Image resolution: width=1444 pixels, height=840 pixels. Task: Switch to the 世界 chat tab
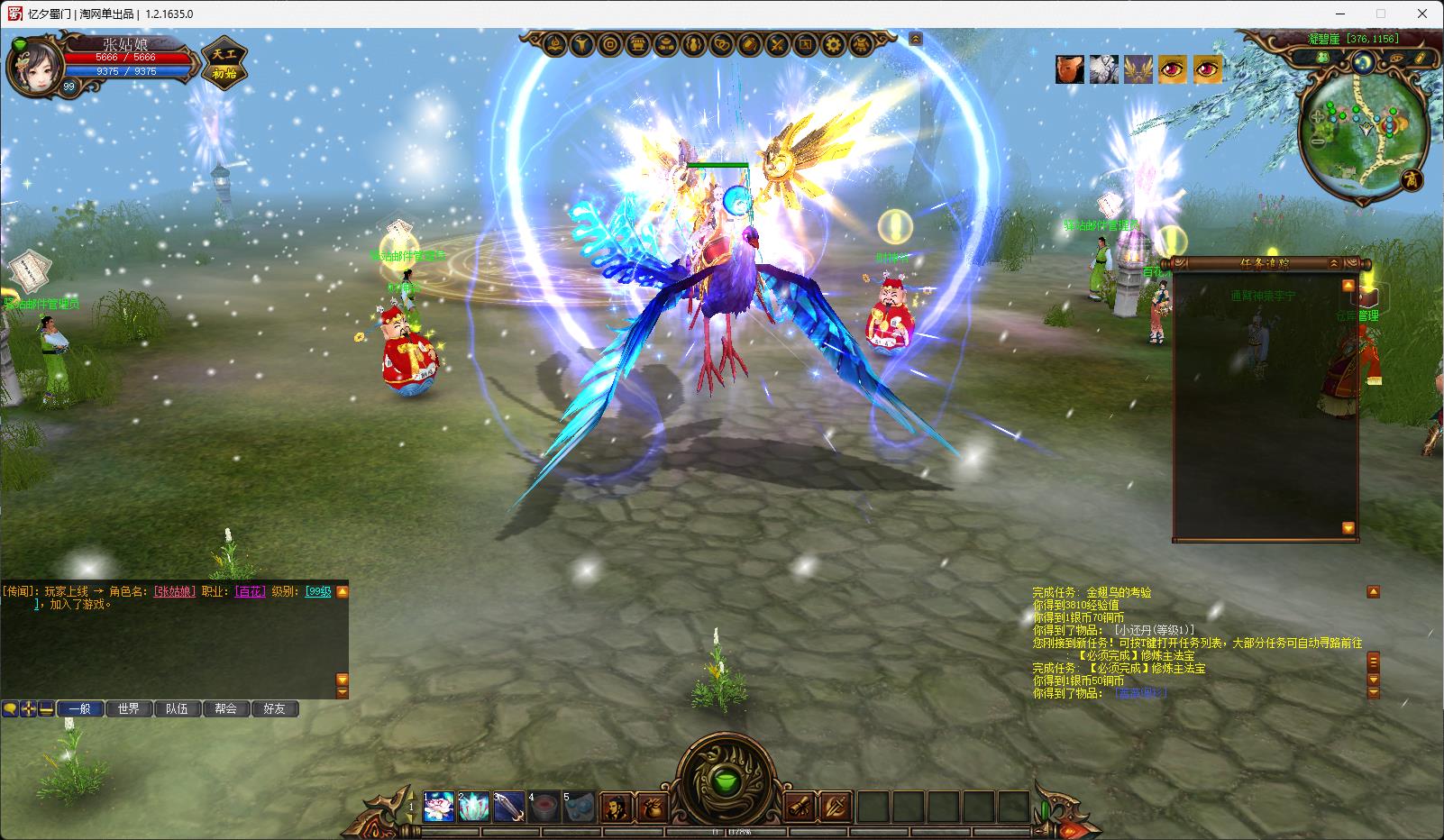pyautogui.click(x=129, y=709)
